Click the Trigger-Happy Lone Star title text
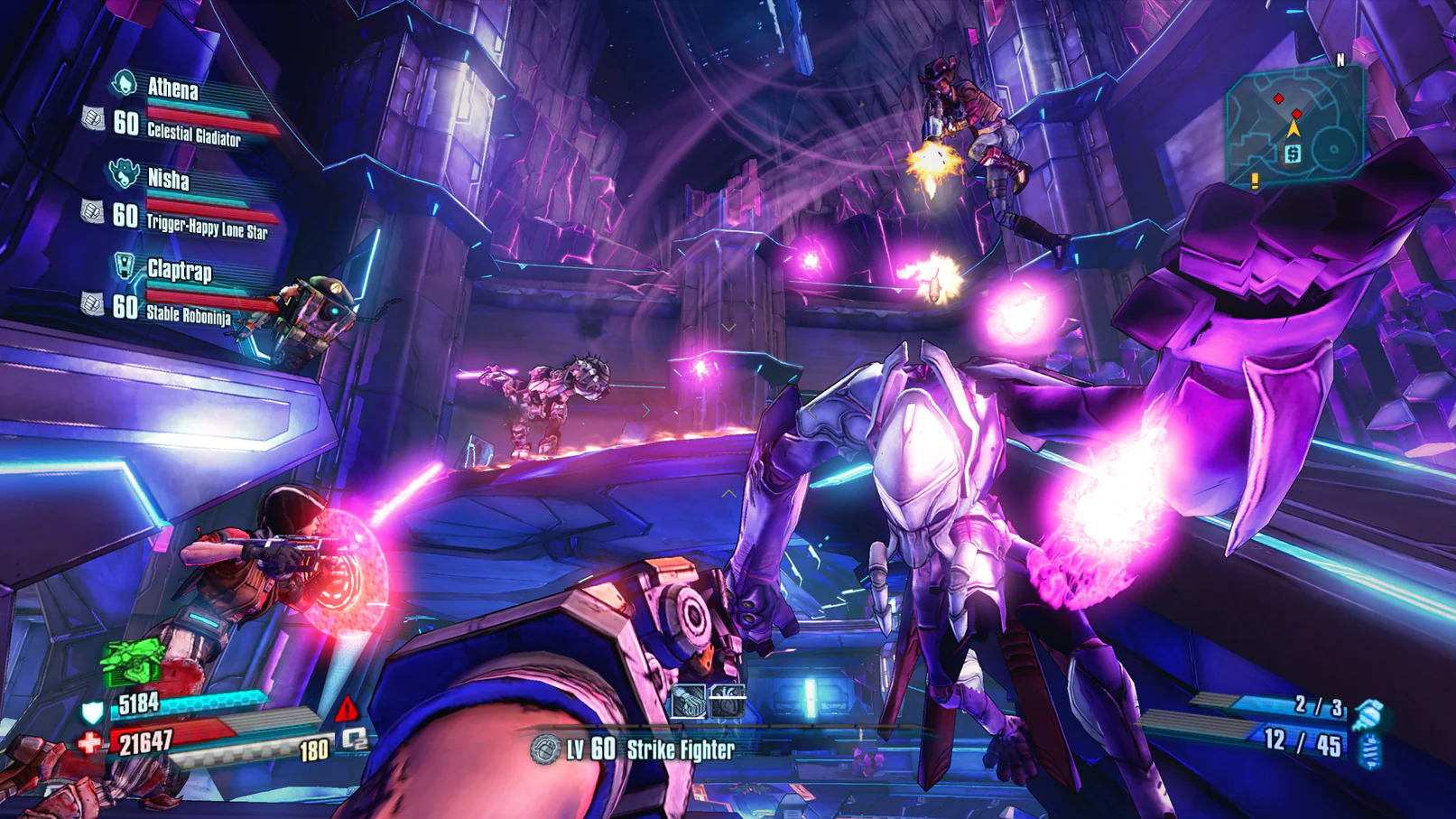 point(207,227)
